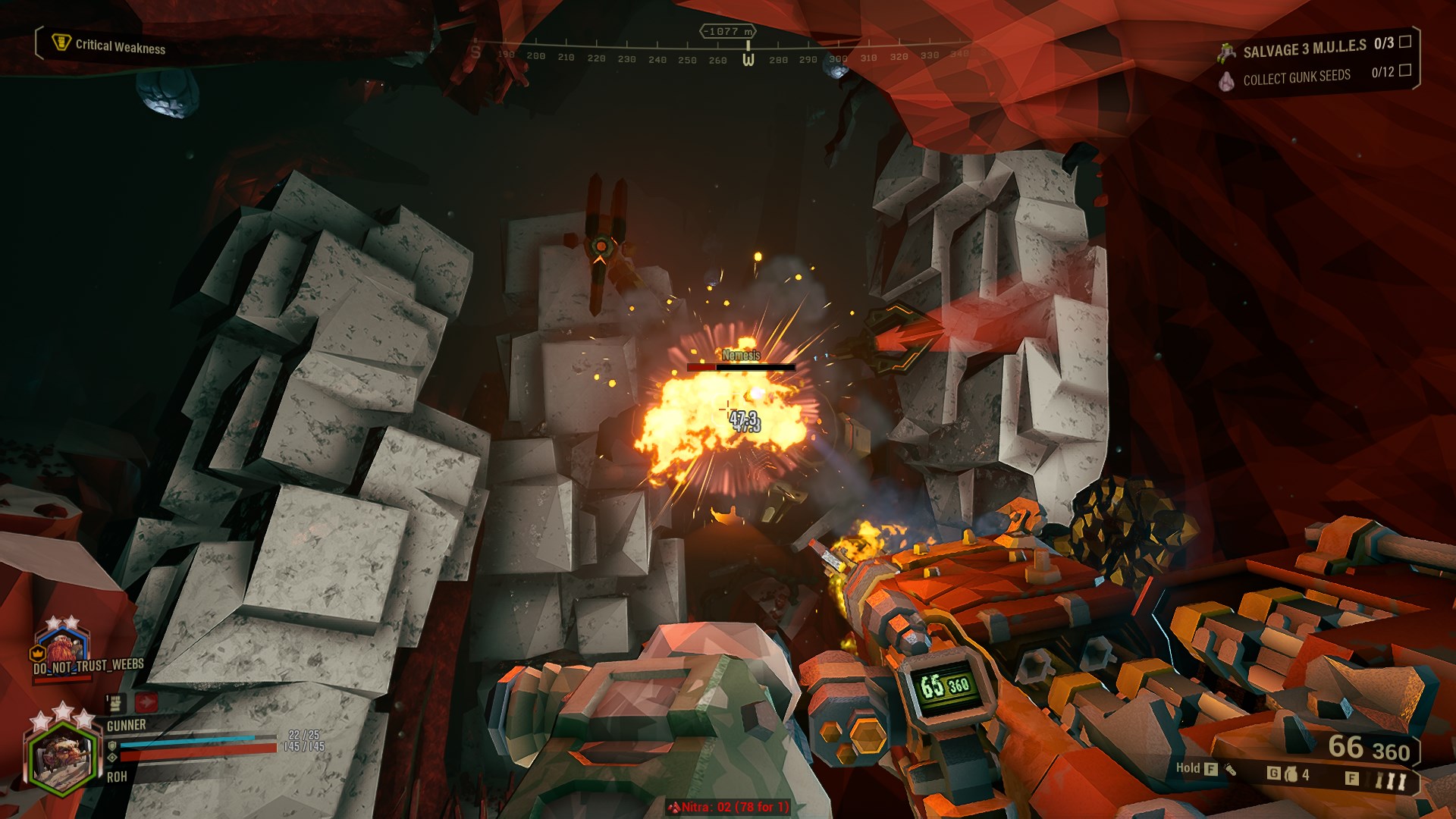The image size is (1456, 819).
Task: Click the ROH weapon name tab
Action: (116, 777)
